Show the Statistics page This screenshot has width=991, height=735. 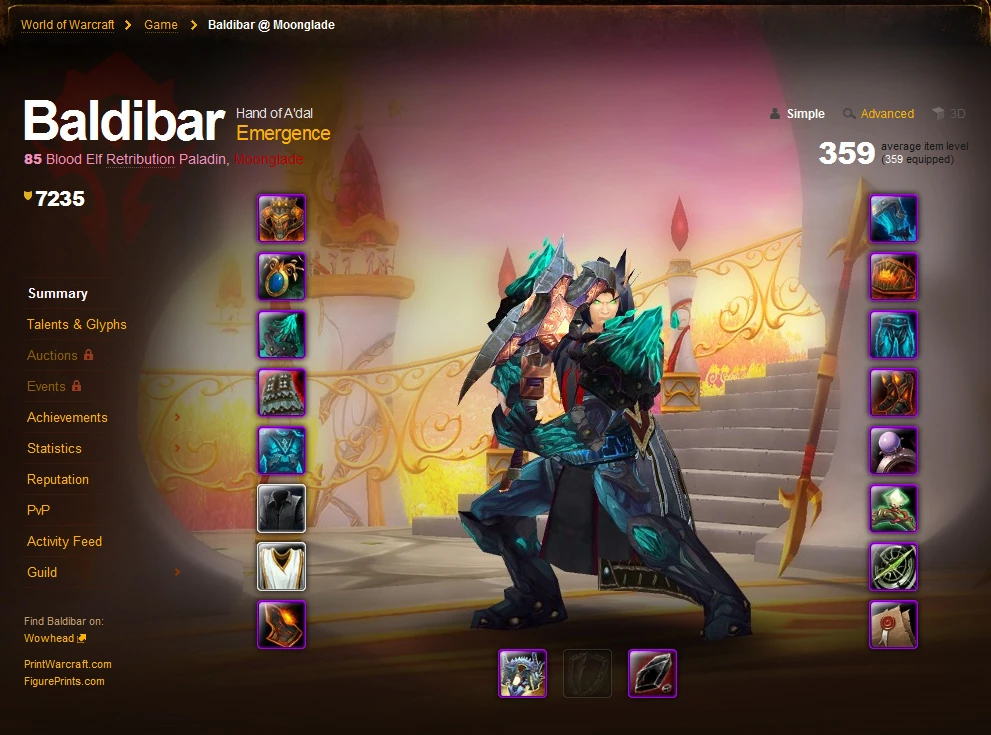[x=54, y=448]
